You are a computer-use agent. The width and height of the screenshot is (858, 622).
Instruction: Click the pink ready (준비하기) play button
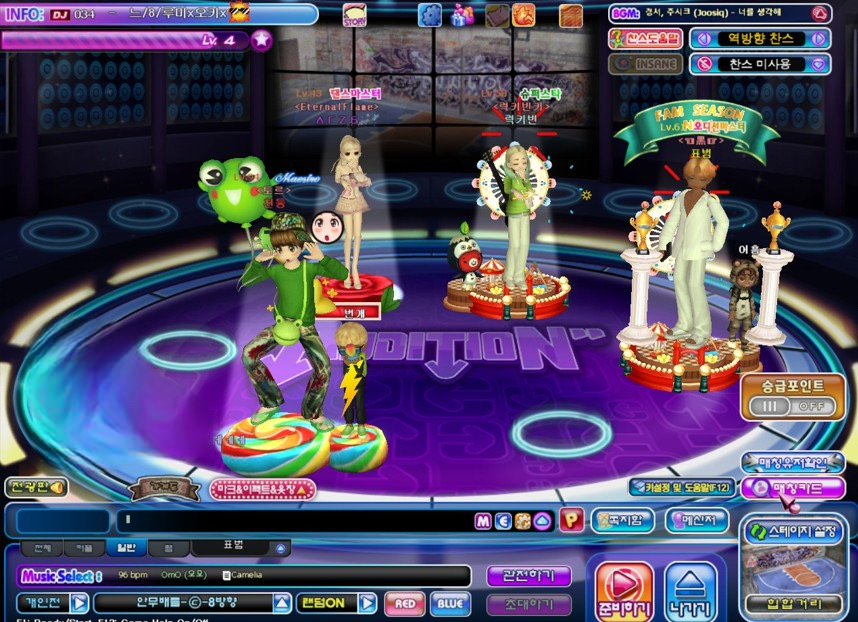(624, 590)
